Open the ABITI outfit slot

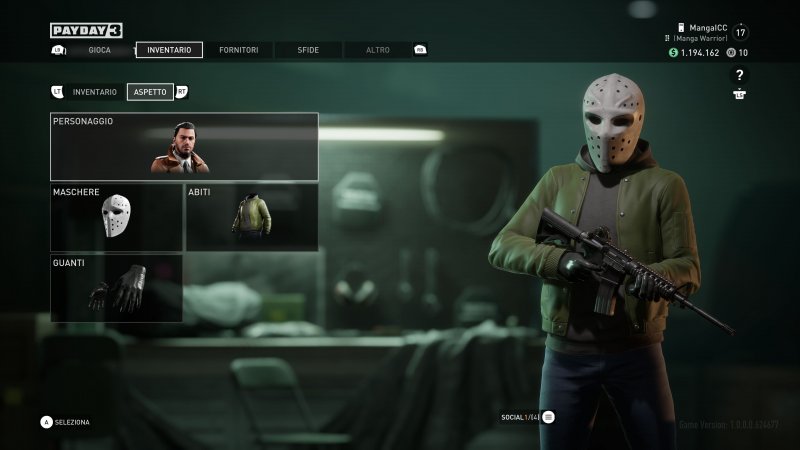[x=252, y=217]
